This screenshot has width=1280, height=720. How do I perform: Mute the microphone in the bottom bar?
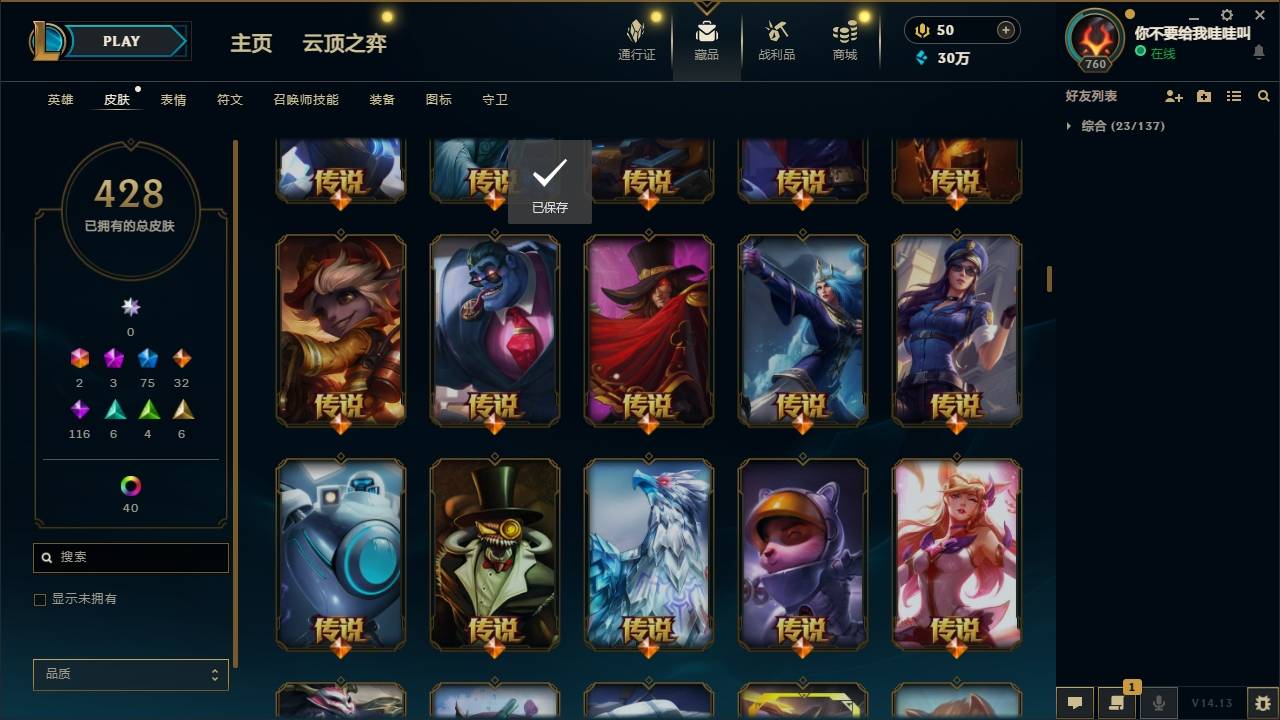(x=1158, y=703)
